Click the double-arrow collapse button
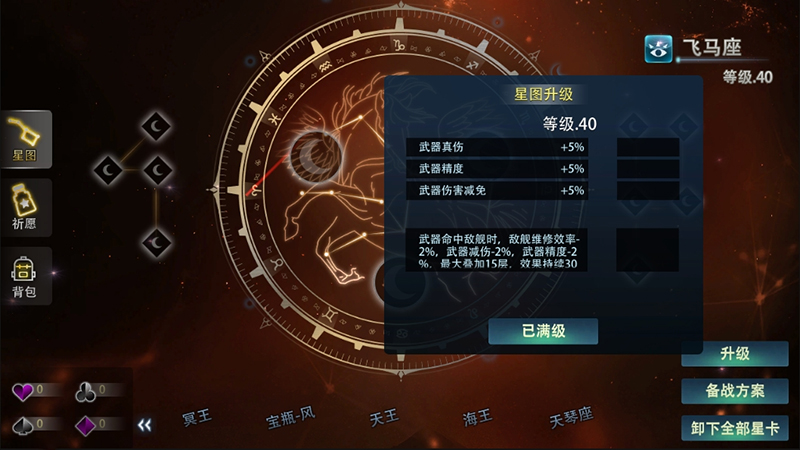The height and width of the screenshot is (450, 800). (146, 424)
